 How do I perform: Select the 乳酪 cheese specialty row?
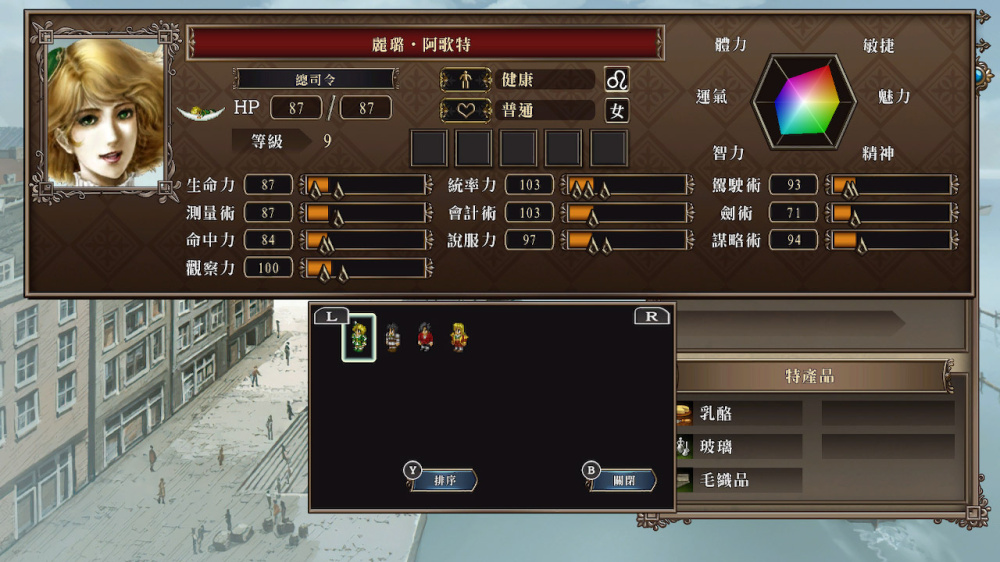coord(740,413)
